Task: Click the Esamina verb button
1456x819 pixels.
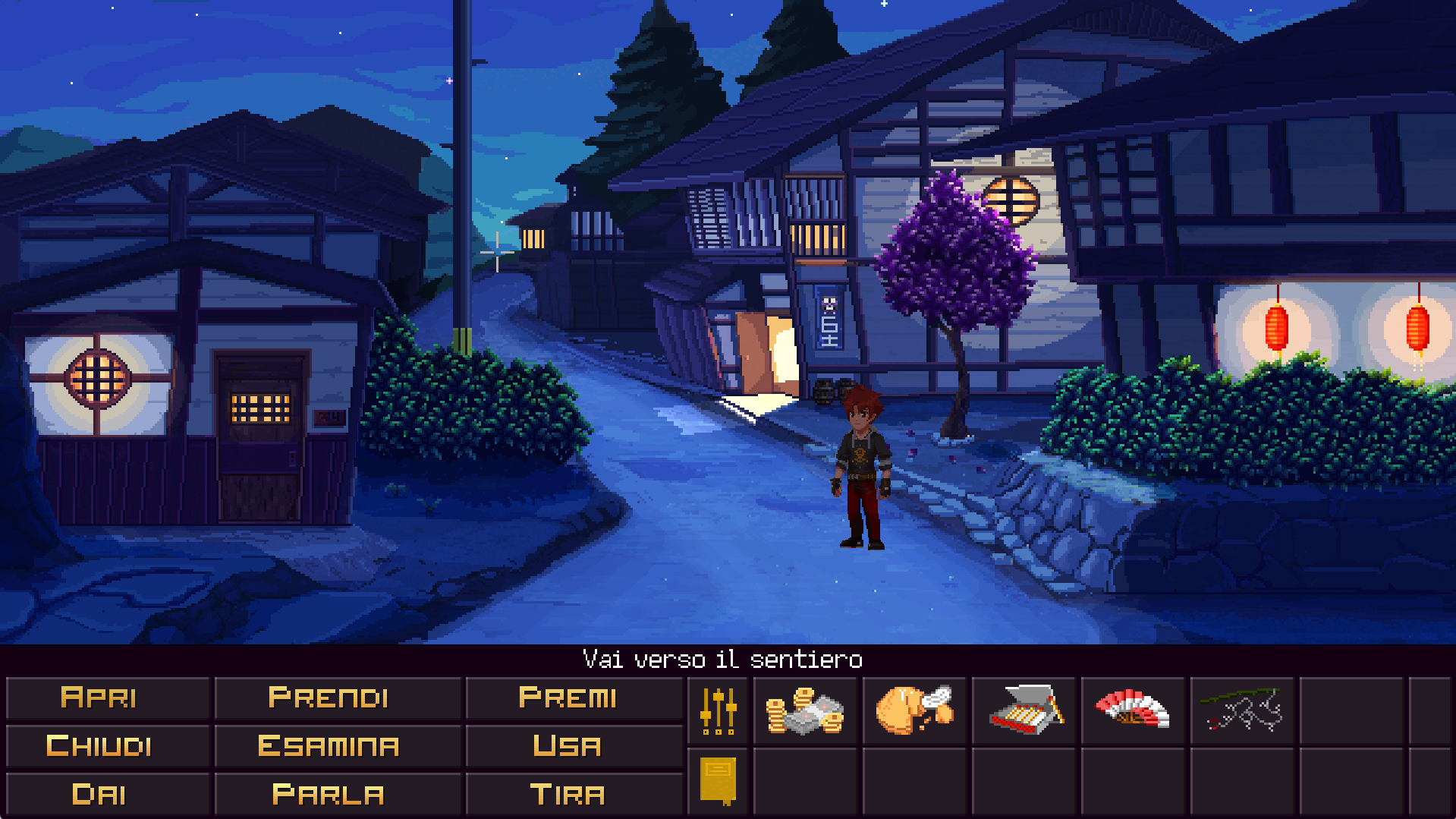Action: pyautogui.click(x=329, y=746)
